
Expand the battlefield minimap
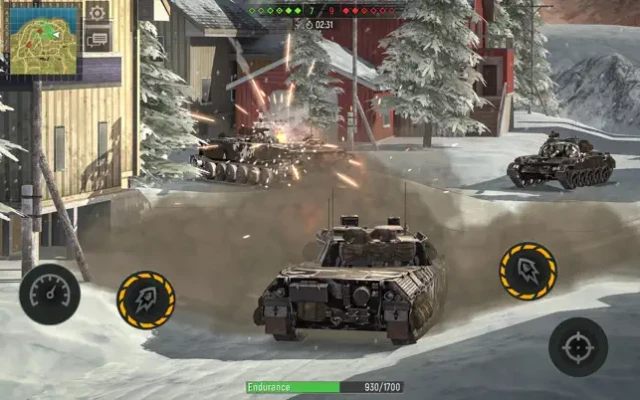click(44, 40)
